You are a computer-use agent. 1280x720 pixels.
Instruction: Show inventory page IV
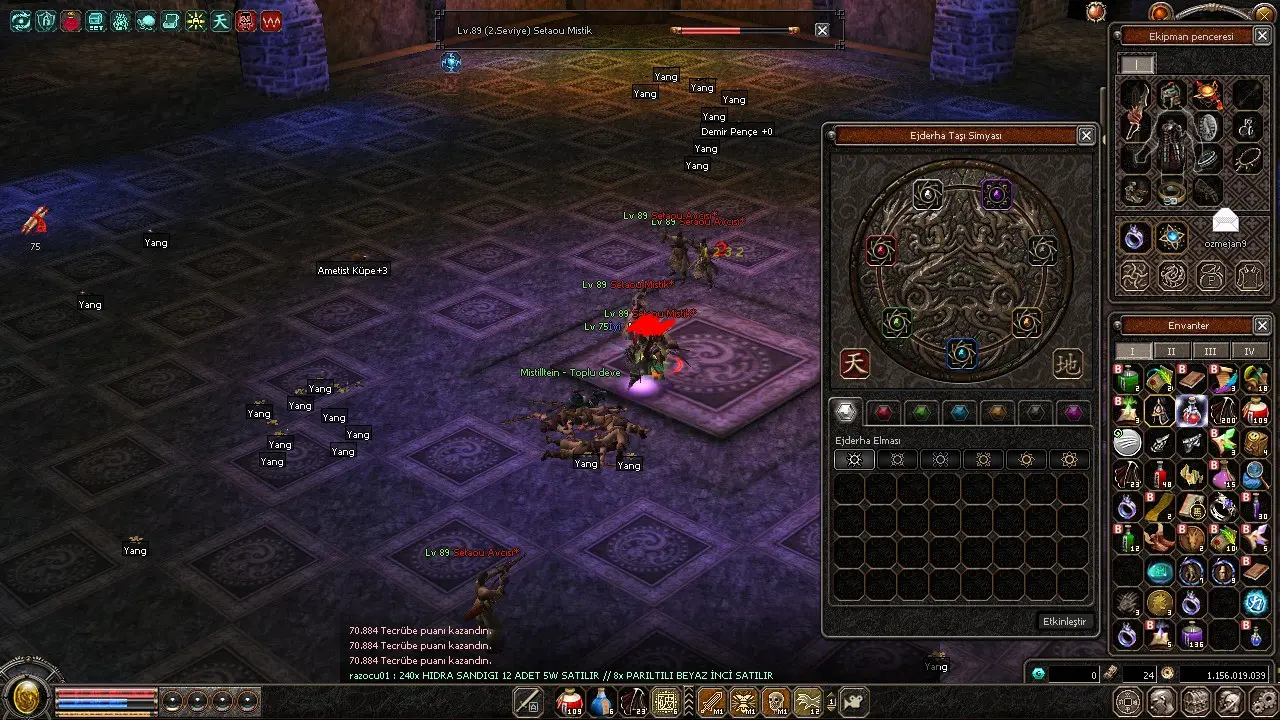pos(1249,351)
